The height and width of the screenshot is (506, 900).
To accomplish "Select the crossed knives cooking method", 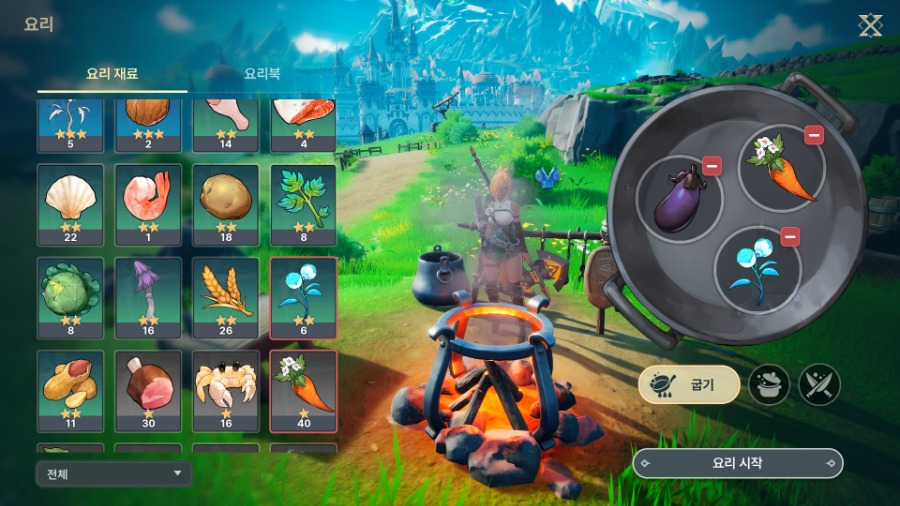I will point(819,384).
